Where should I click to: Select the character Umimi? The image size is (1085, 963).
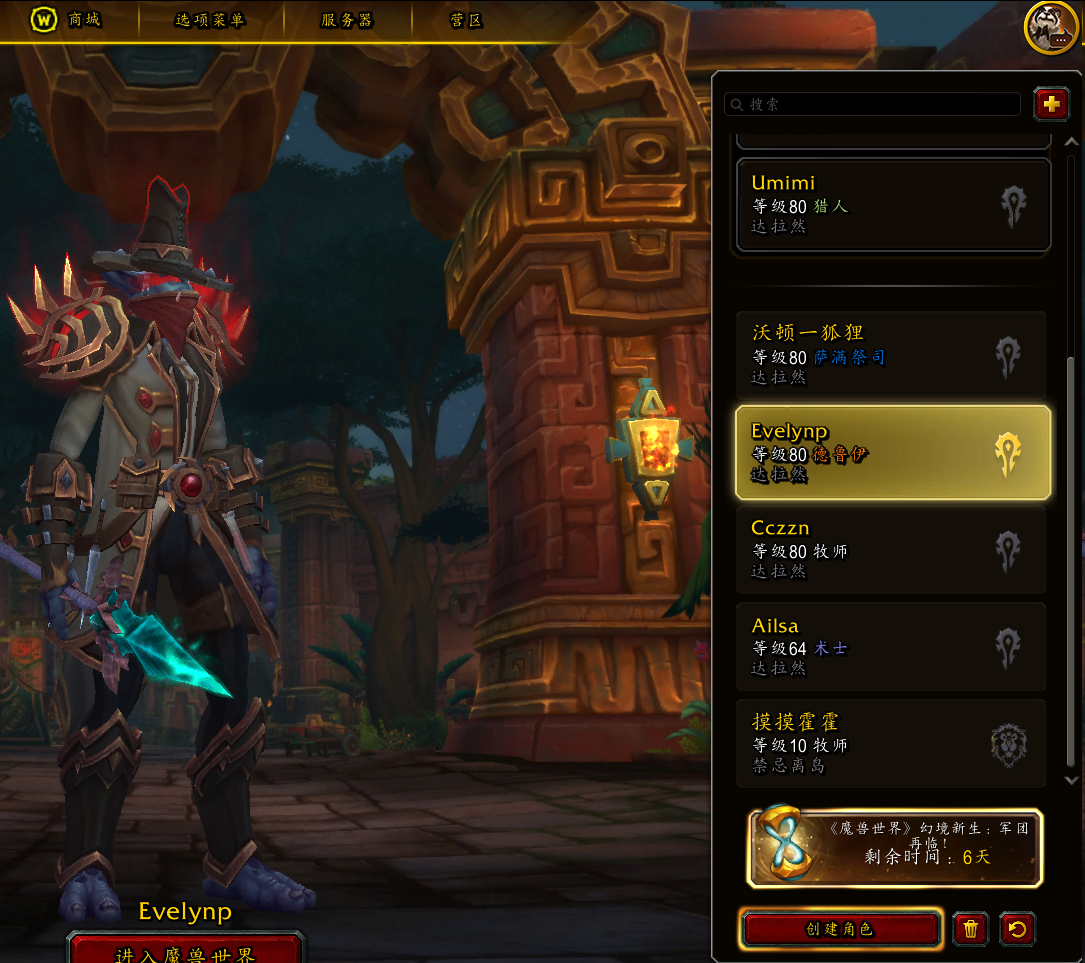(893, 204)
